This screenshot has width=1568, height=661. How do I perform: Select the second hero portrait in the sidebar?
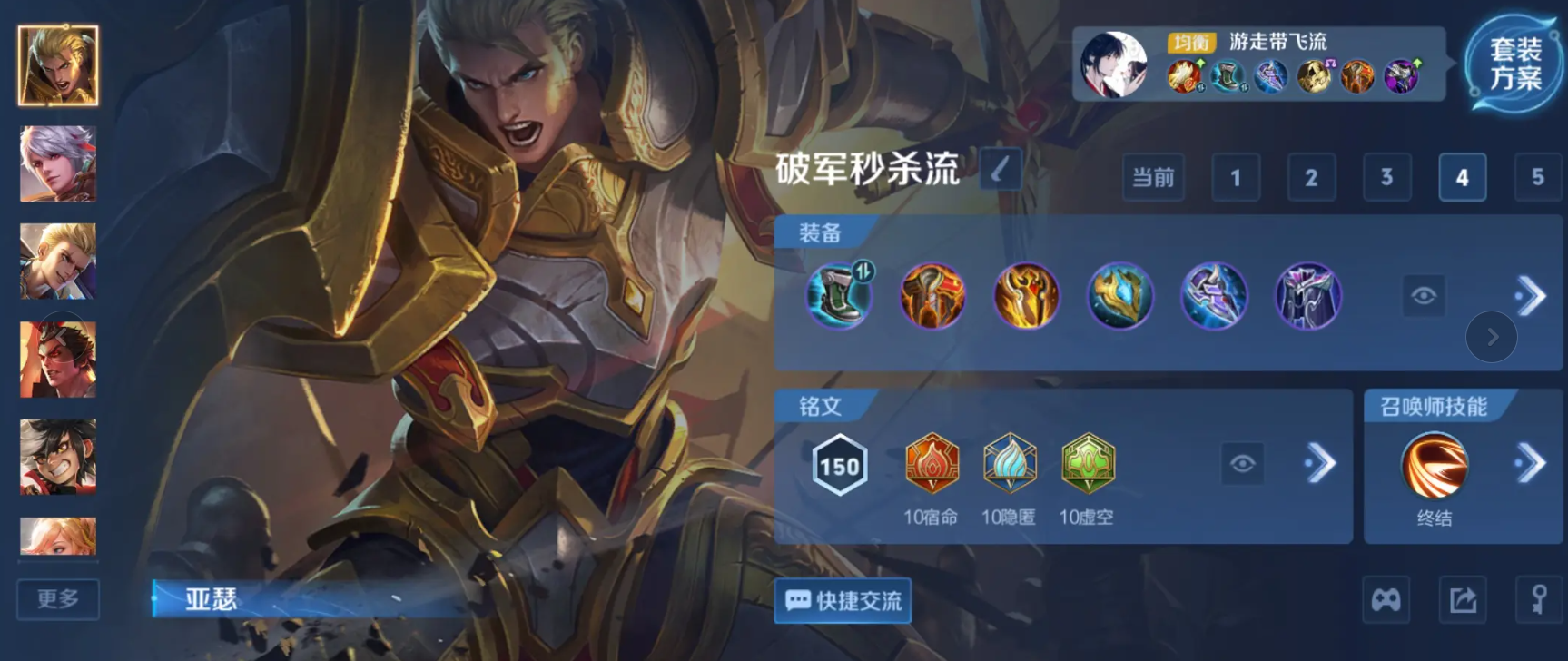click(57, 165)
